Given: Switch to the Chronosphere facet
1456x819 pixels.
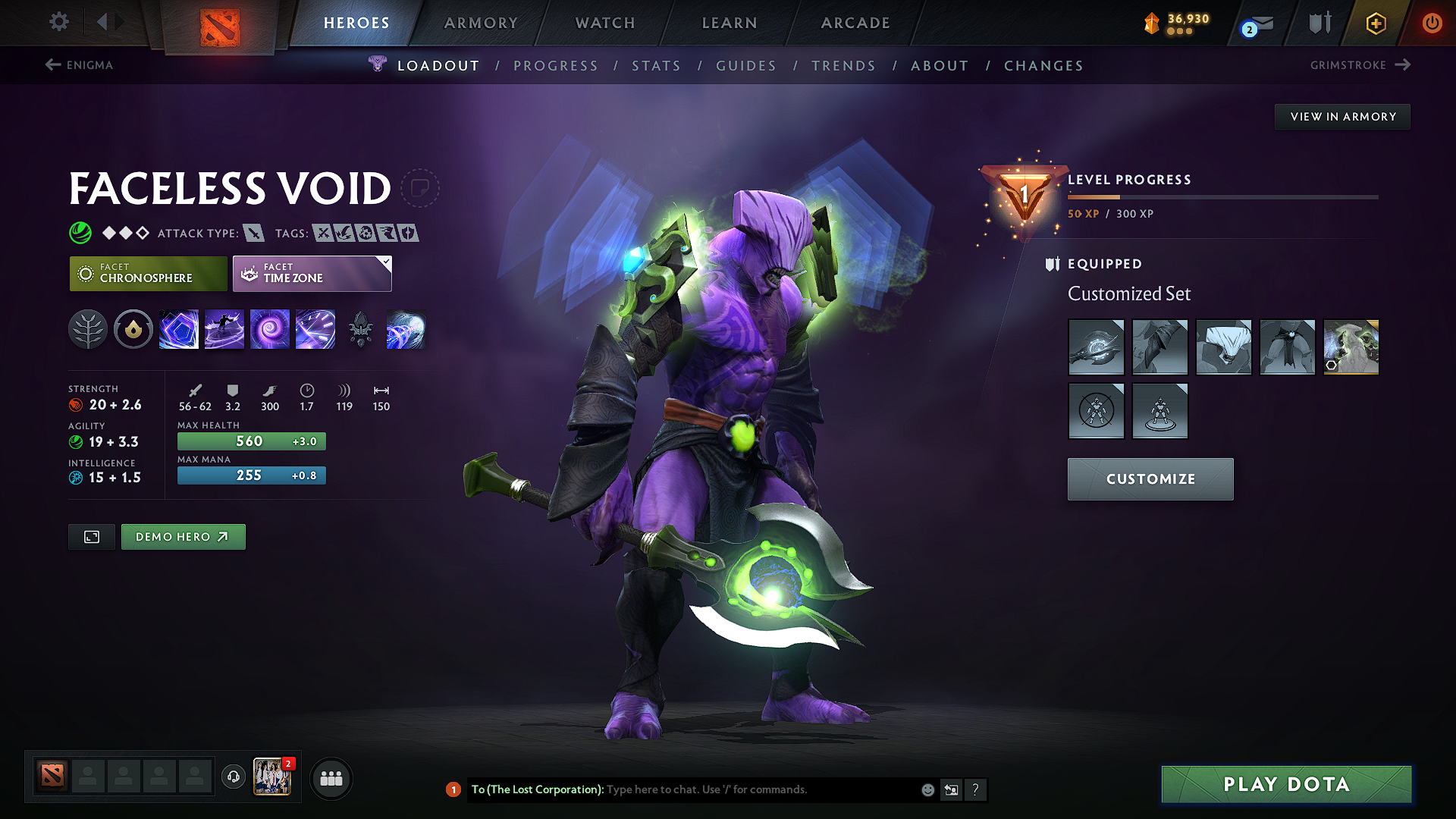Looking at the screenshot, I should 148,273.
